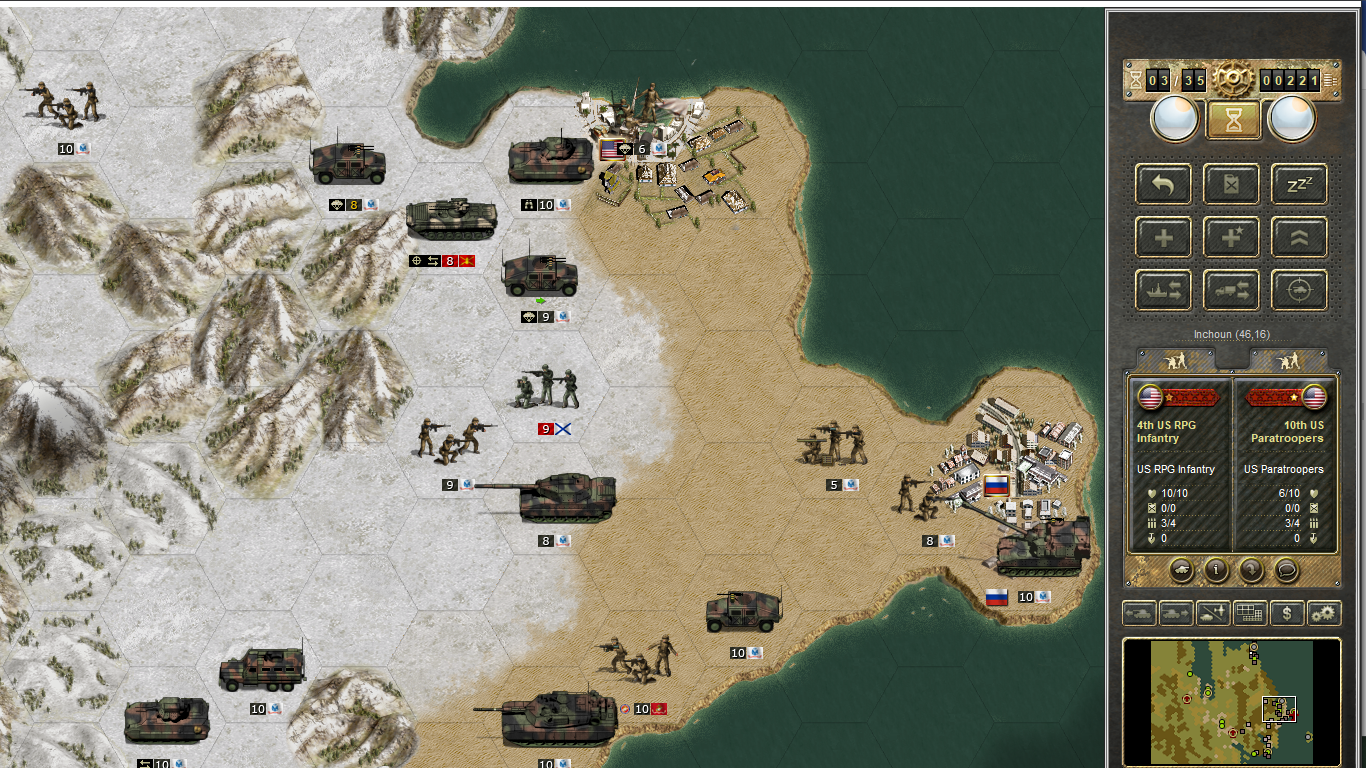Choose the plus-with-star elite replacements button

(x=1231, y=238)
